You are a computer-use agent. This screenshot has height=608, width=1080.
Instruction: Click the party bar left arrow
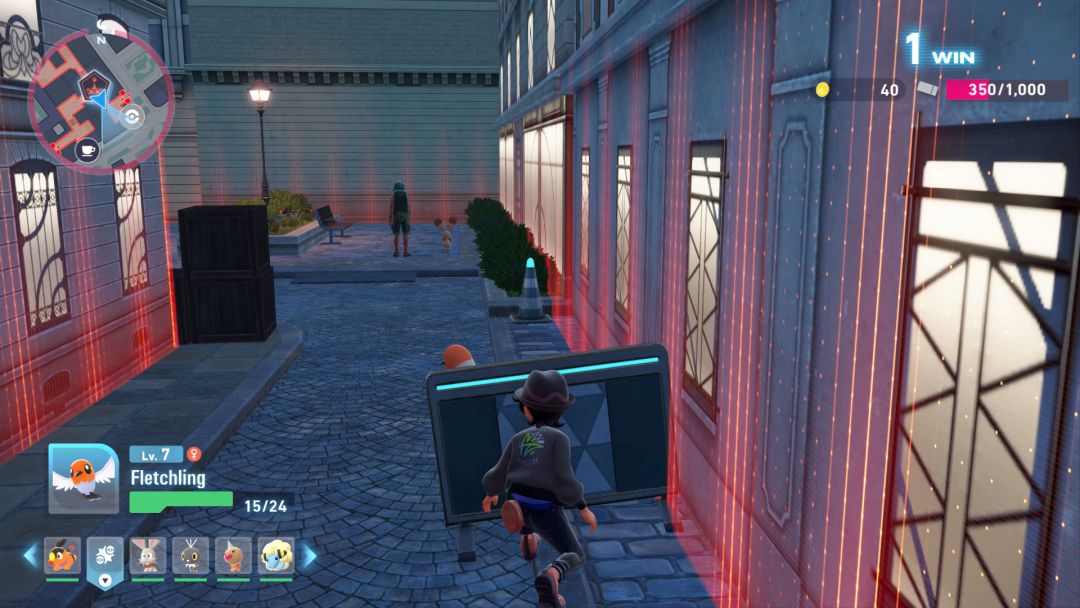click(x=30, y=555)
